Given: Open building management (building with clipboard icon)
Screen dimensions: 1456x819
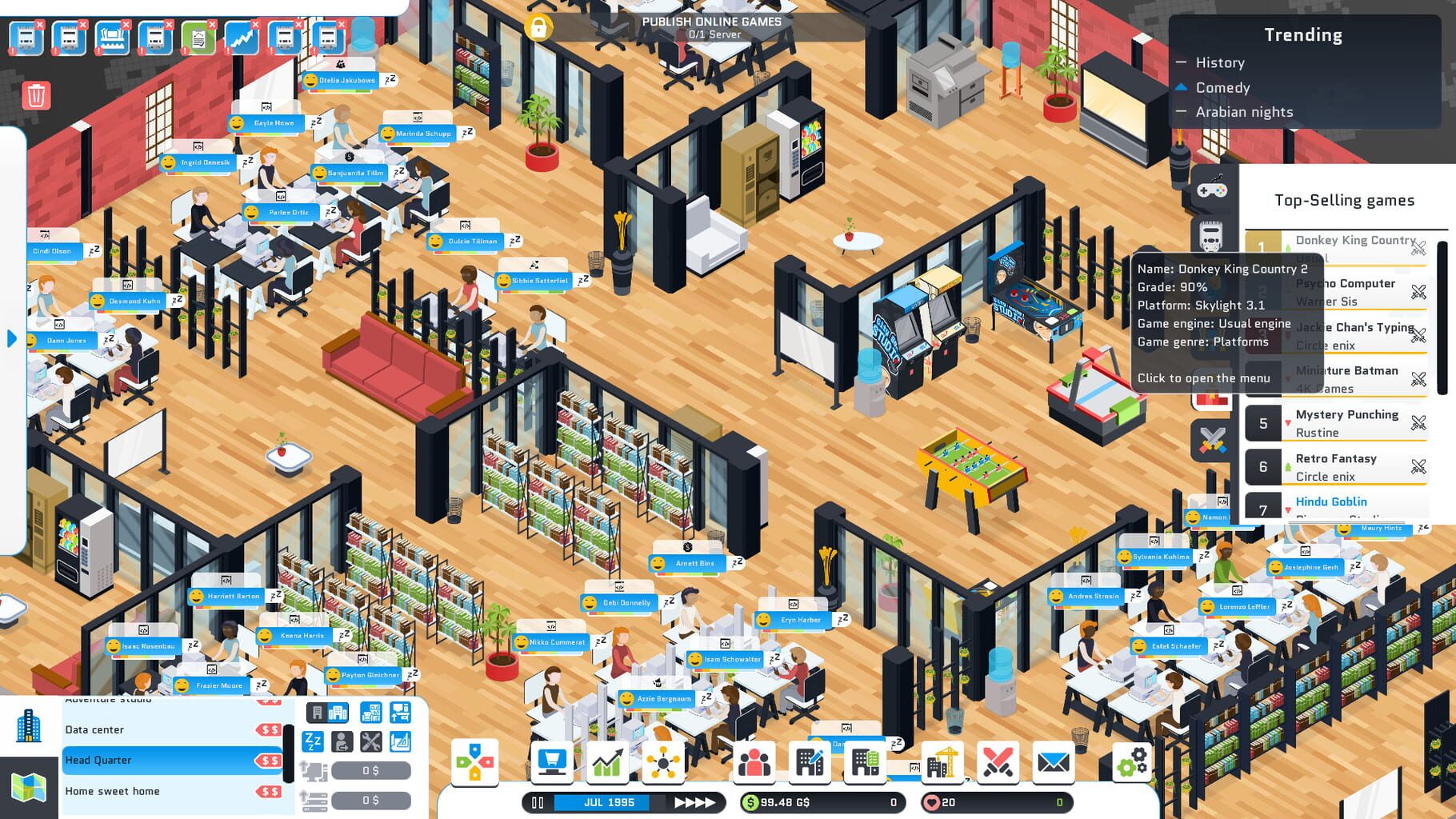Looking at the screenshot, I should [865, 762].
